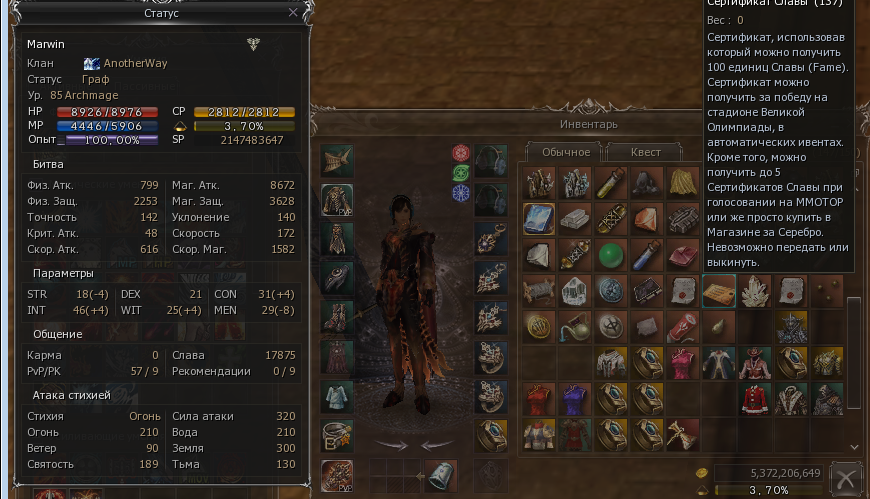
Task: Close the Статус window
Action: (292, 13)
